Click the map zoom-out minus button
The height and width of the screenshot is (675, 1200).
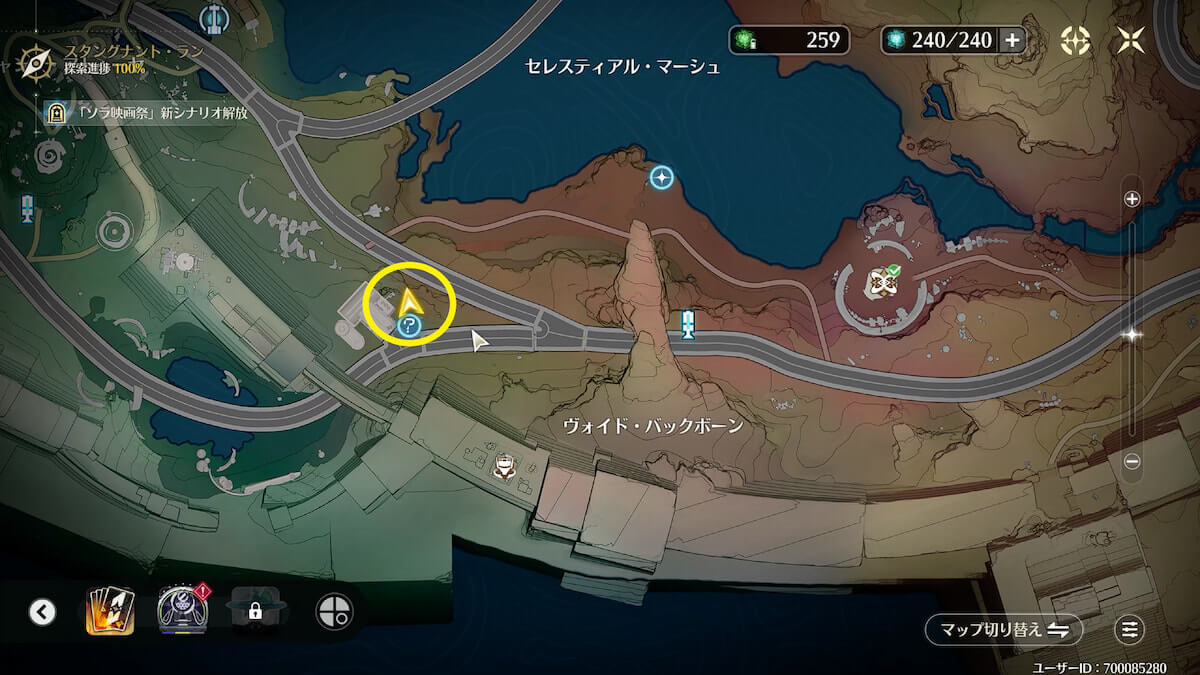[1132, 461]
